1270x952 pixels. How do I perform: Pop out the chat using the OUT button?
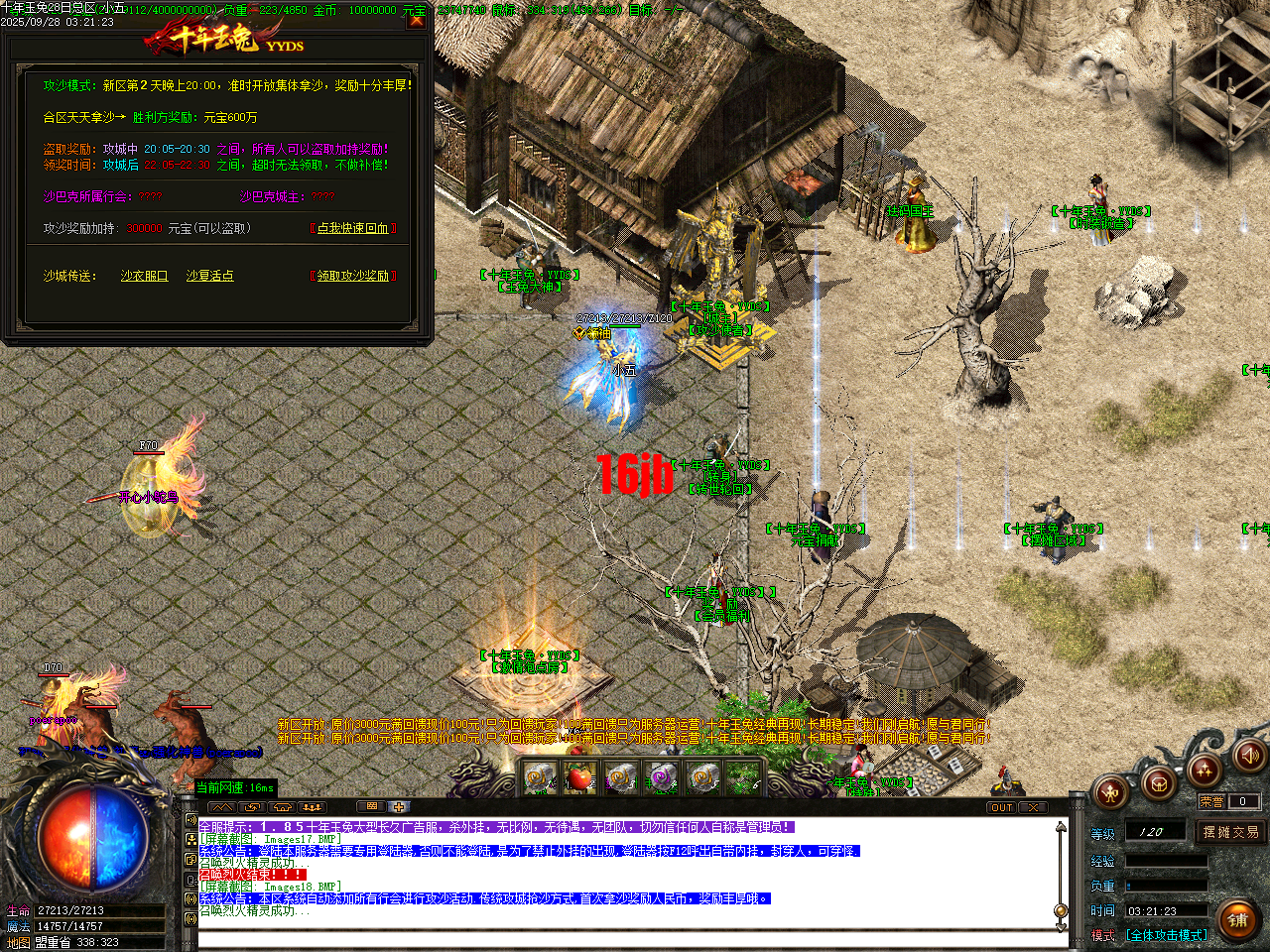click(1002, 807)
